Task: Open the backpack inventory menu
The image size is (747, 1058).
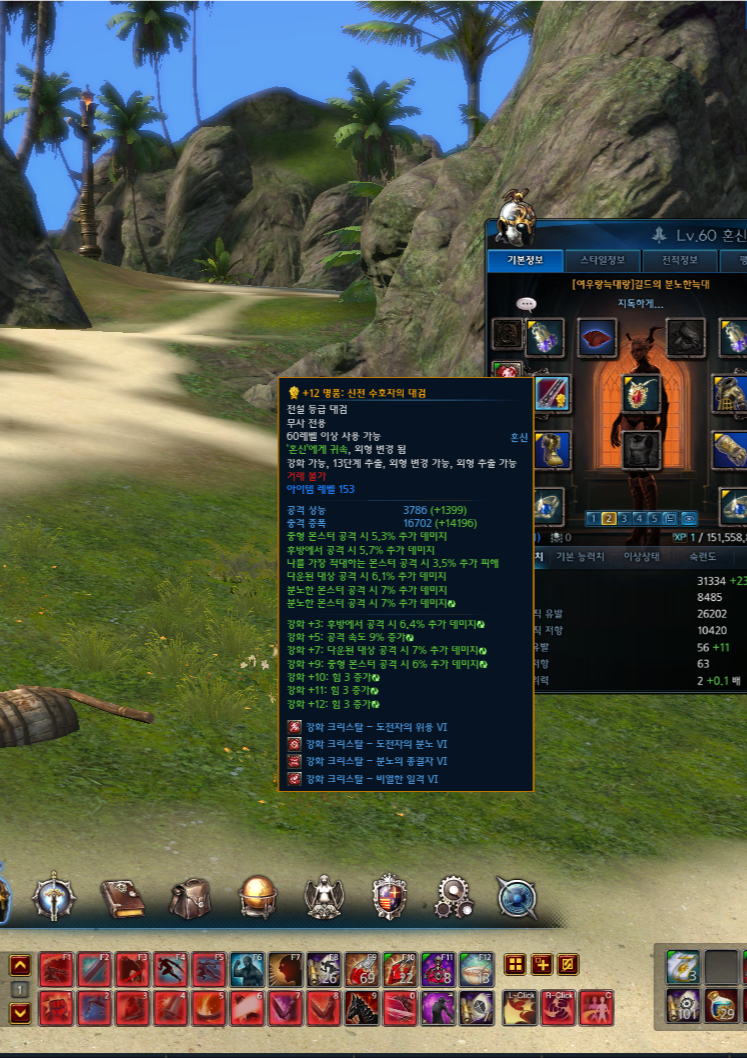Action: pos(190,897)
